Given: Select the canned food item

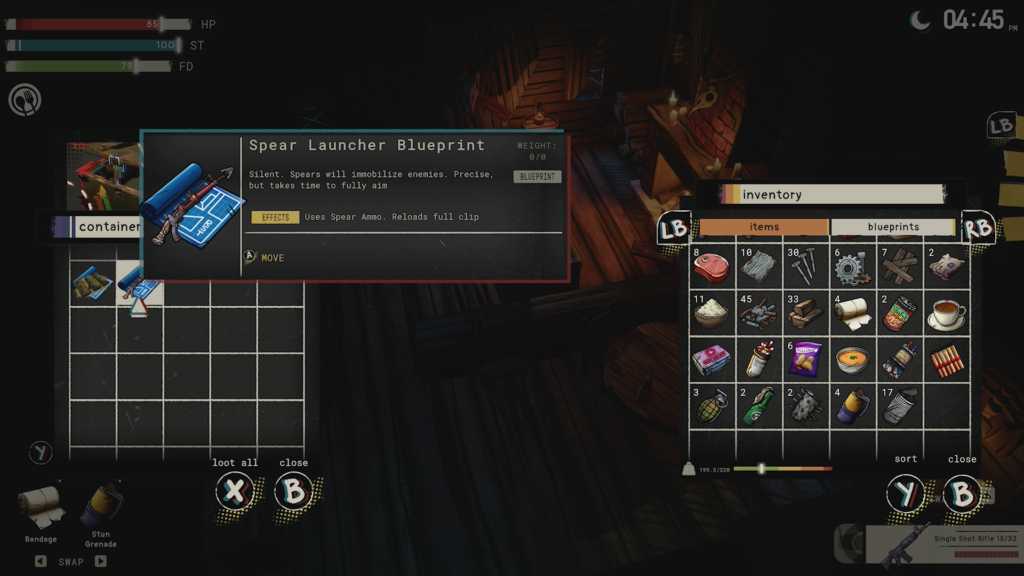Looking at the screenshot, I should coord(899,313).
